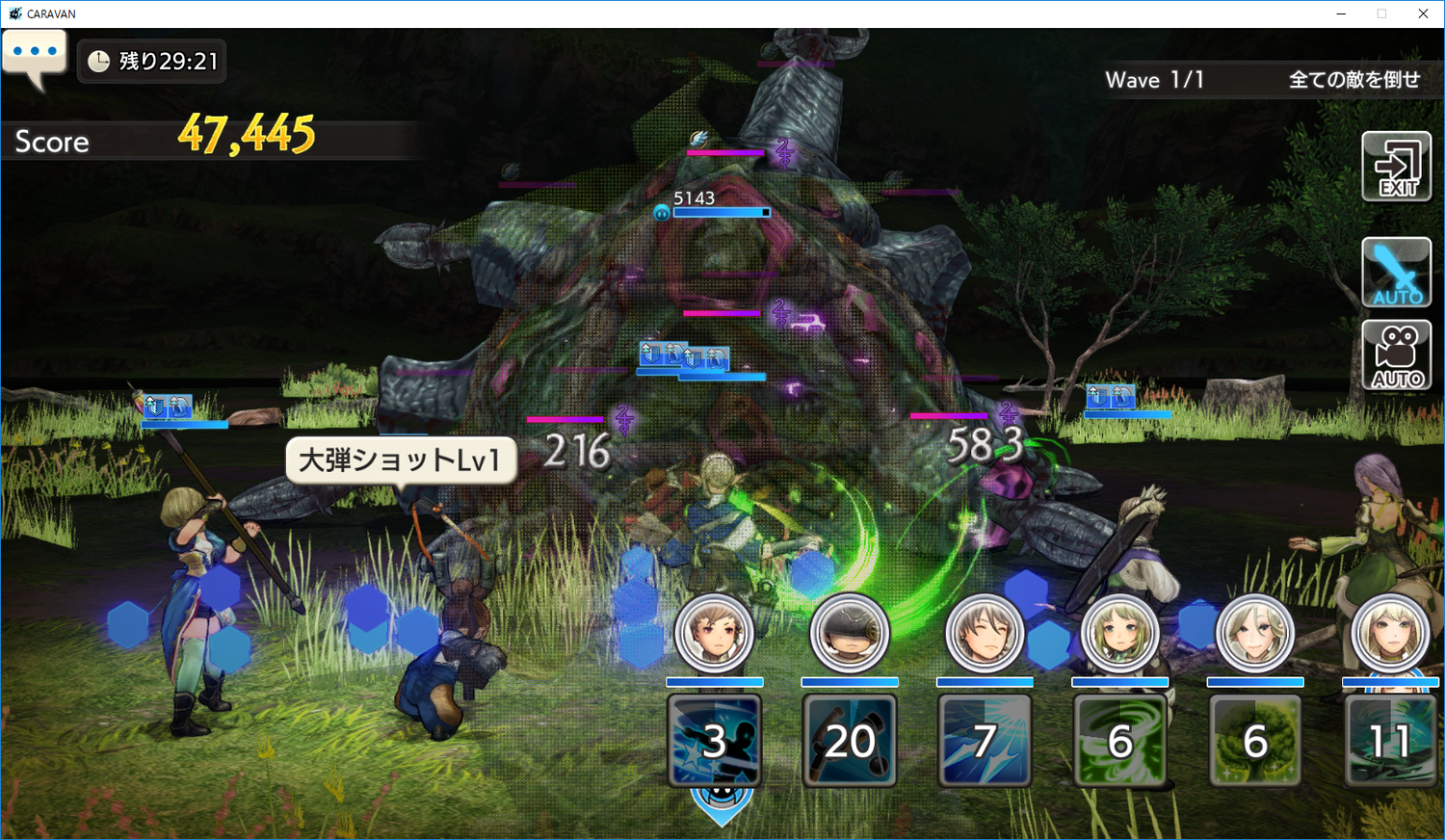Pick the green-haired girl portrait
1445x840 pixels.
pos(1119,633)
